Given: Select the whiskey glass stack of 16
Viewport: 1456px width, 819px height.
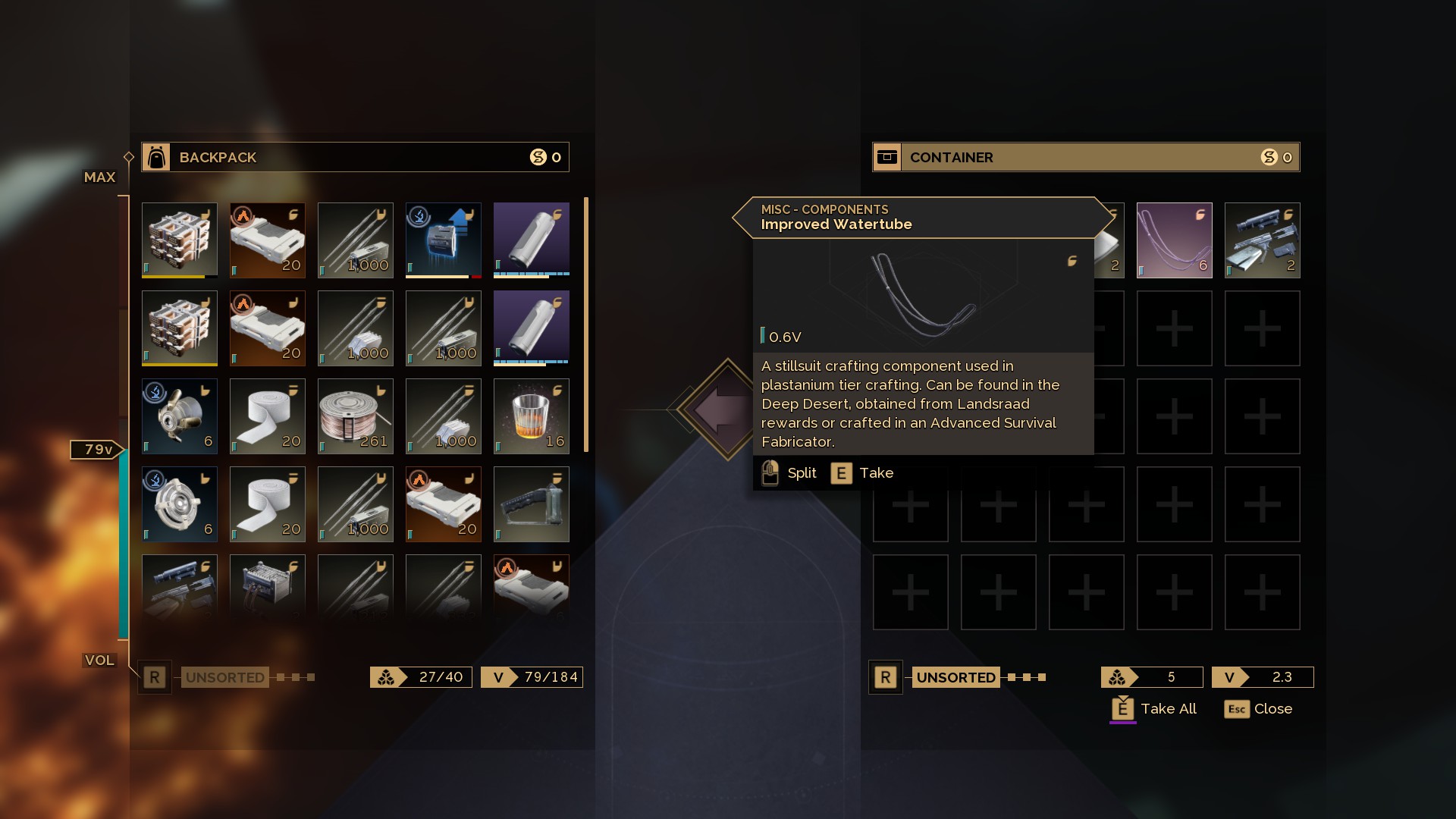Looking at the screenshot, I should pos(531,416).
